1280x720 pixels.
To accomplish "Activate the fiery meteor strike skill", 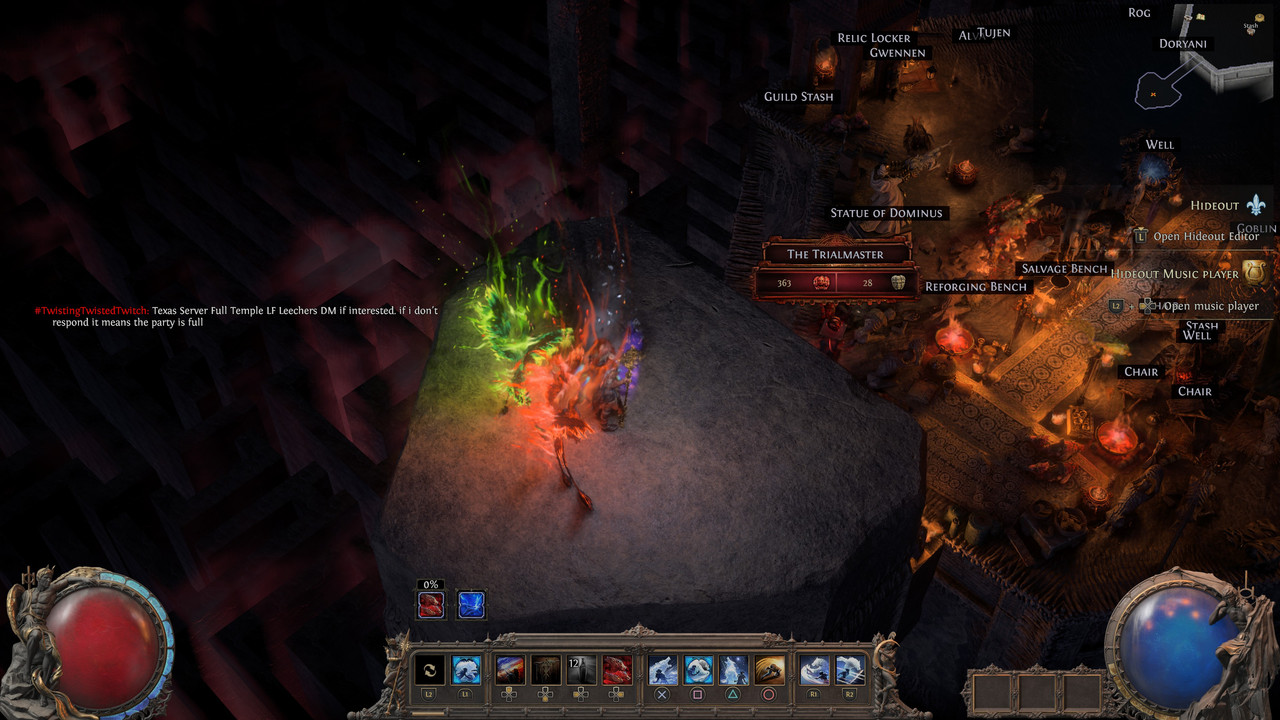I will point(510,670).
